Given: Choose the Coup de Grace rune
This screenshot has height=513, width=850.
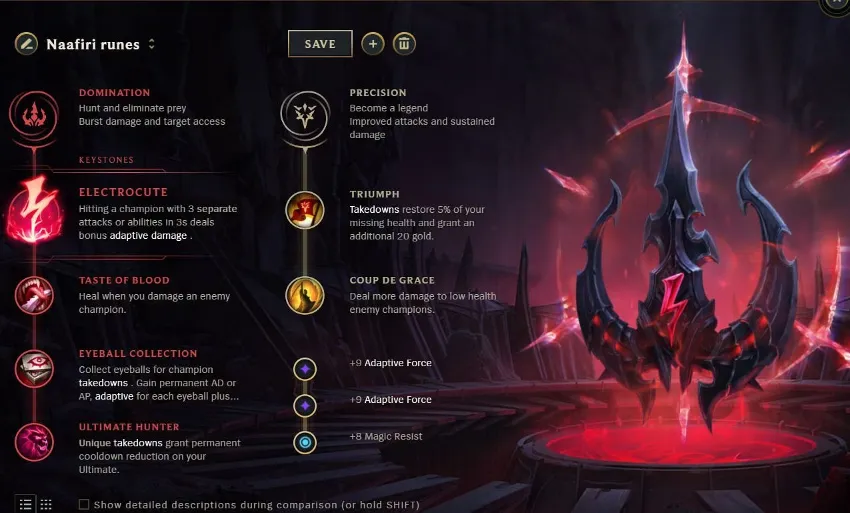Looking at the screenshot, I should 304,296.
